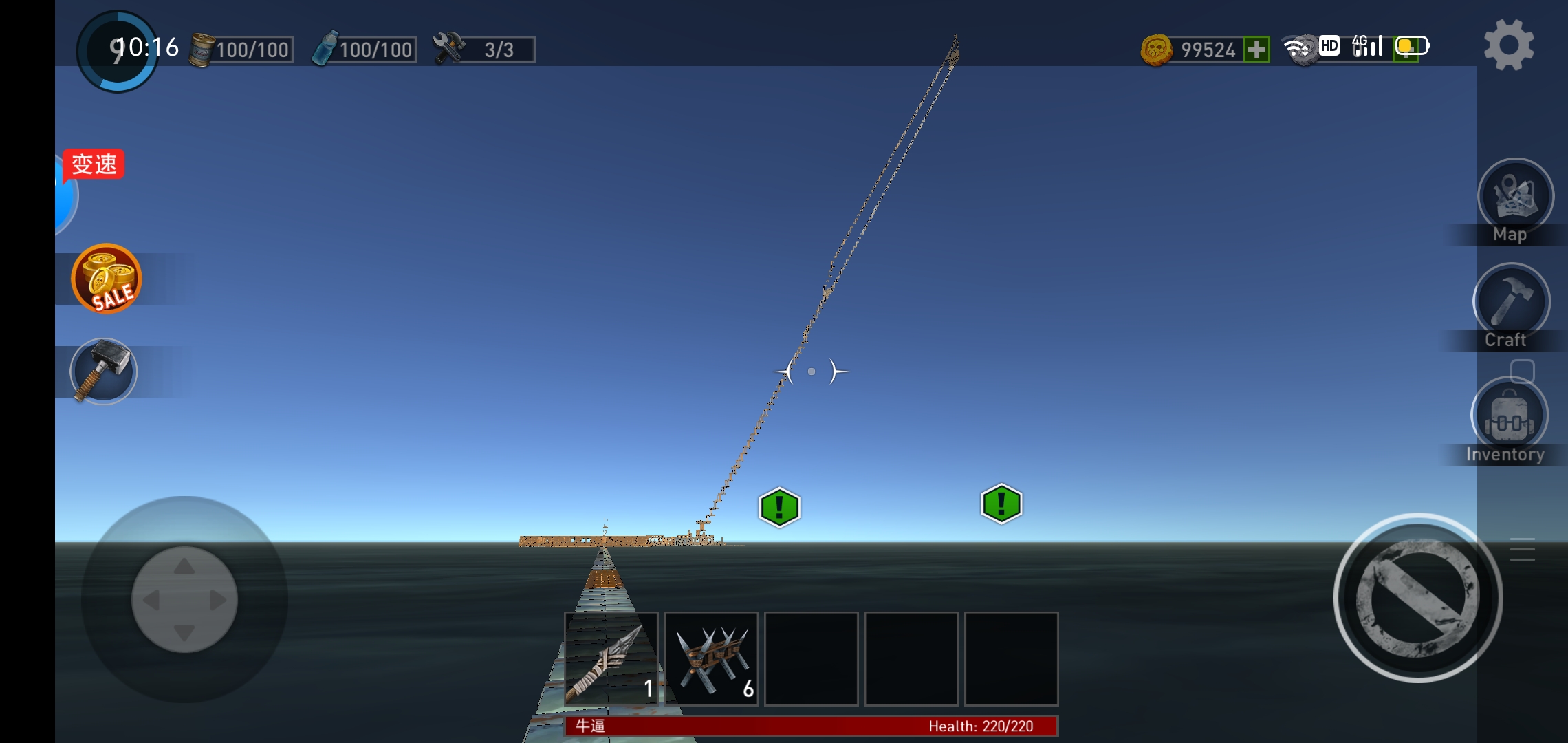Activate the hammer build mode icon
1568x743 pixels.
(104, 371)
